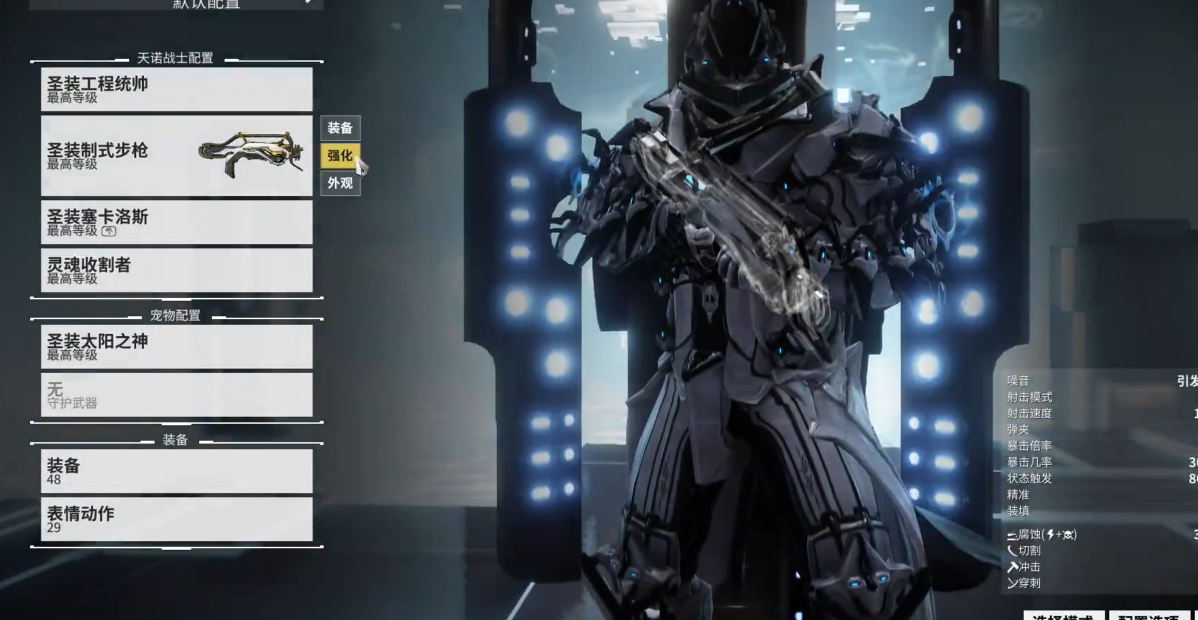The image size is (1198, 620).
Task: Open the 外观 appearance button
Action: 340,183
